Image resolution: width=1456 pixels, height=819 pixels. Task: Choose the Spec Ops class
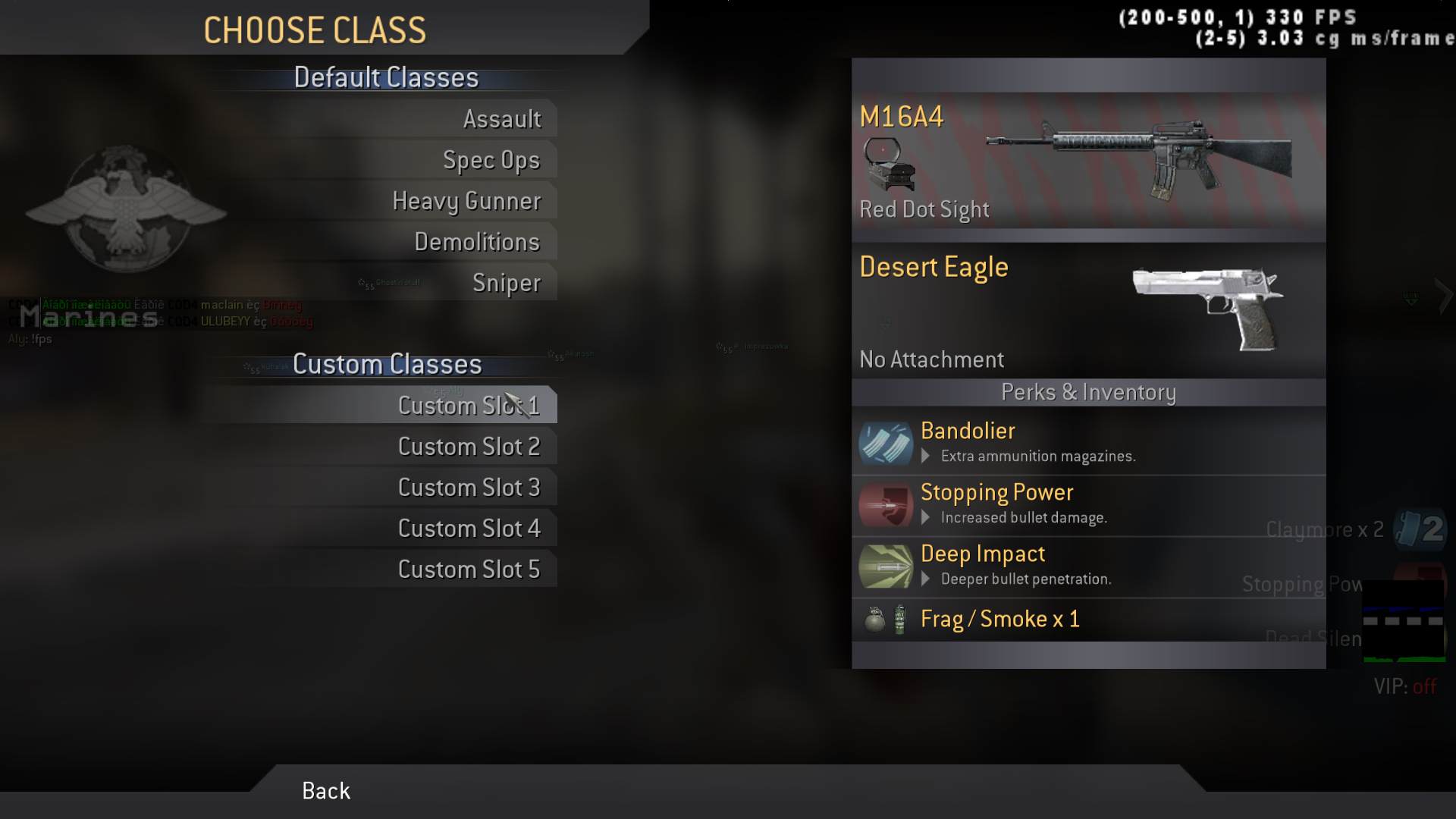491,160
